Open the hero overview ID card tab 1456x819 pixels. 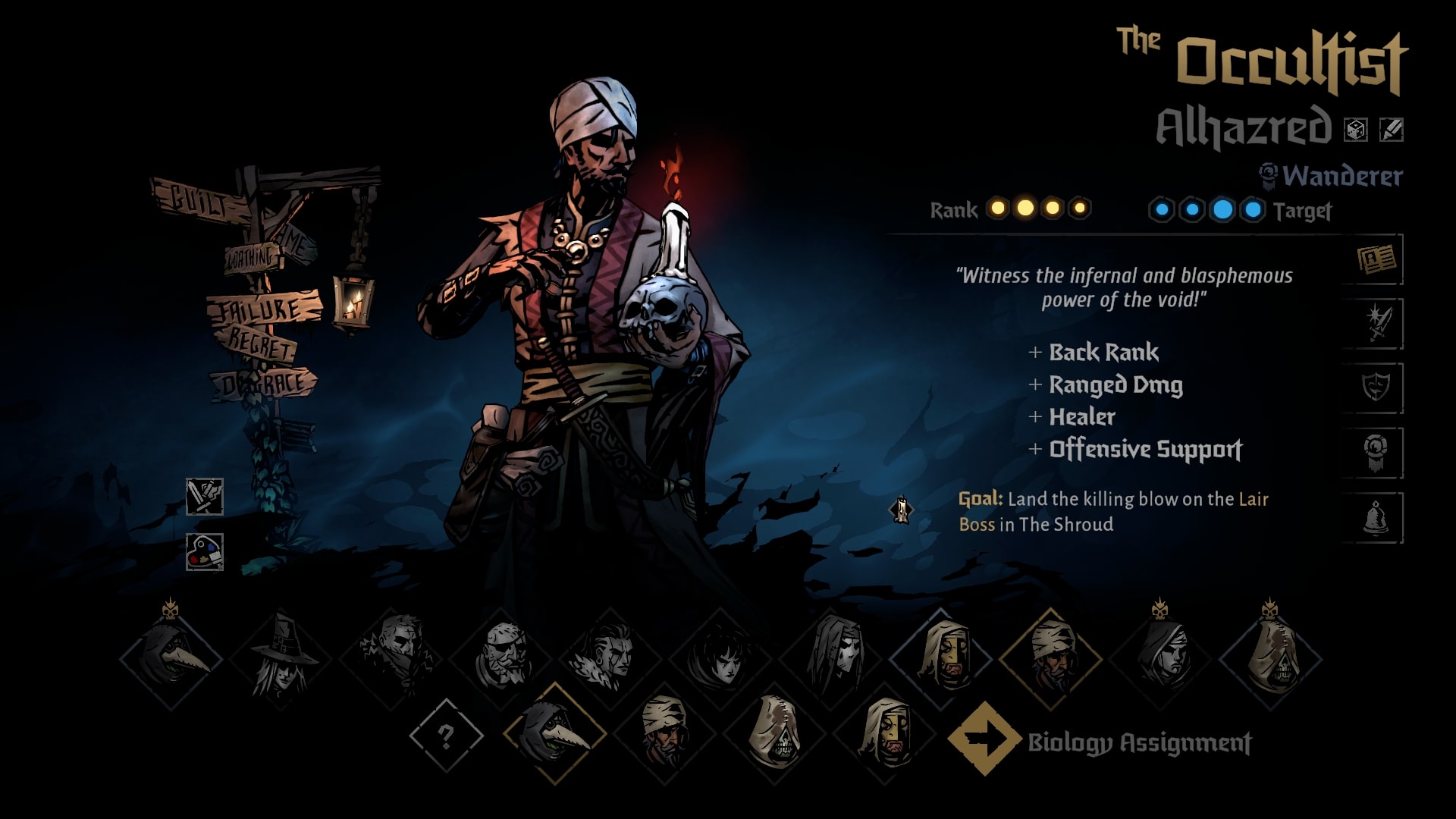(x=1376, y=260)
